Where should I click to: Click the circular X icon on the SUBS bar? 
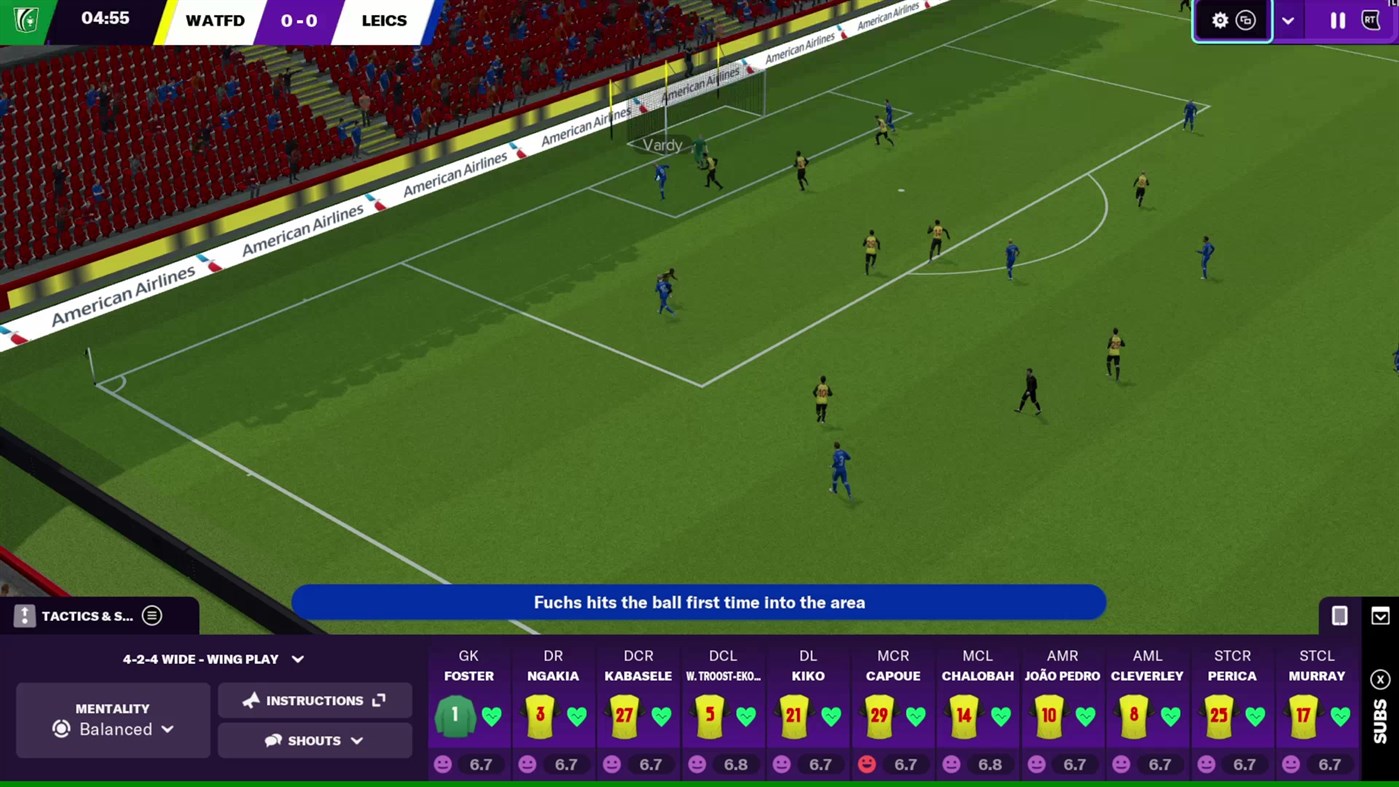tap(1380, 679)
